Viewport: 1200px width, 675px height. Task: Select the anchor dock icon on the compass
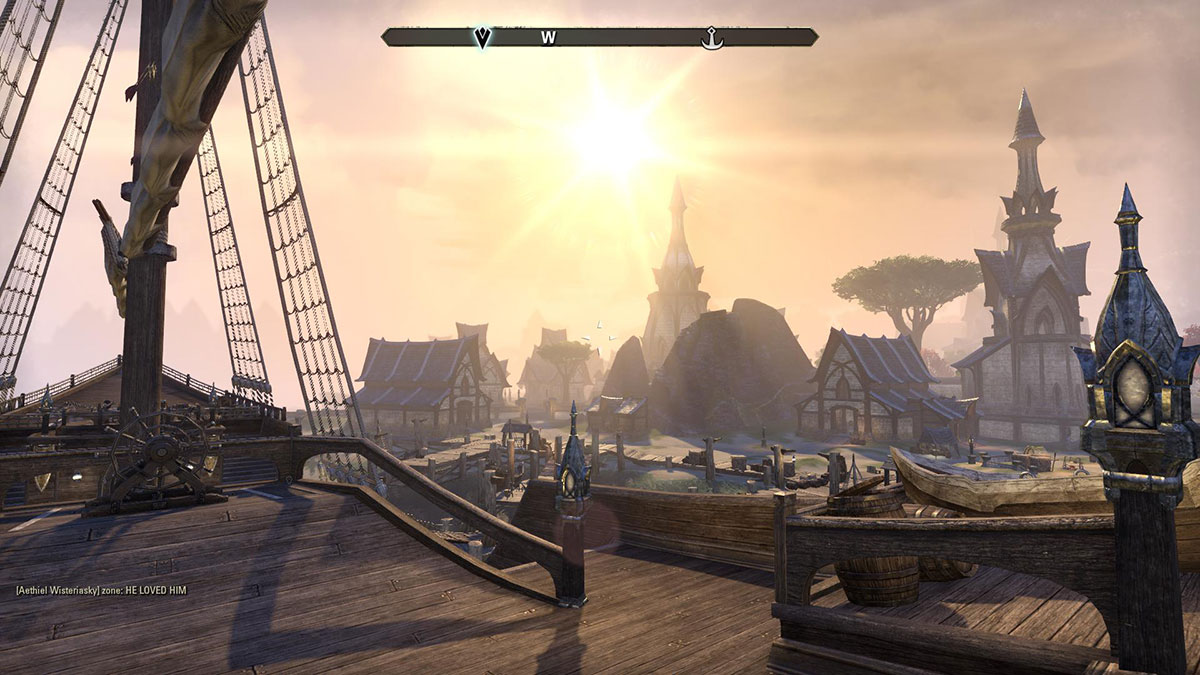pyautogui.click(x=711, y=38)
